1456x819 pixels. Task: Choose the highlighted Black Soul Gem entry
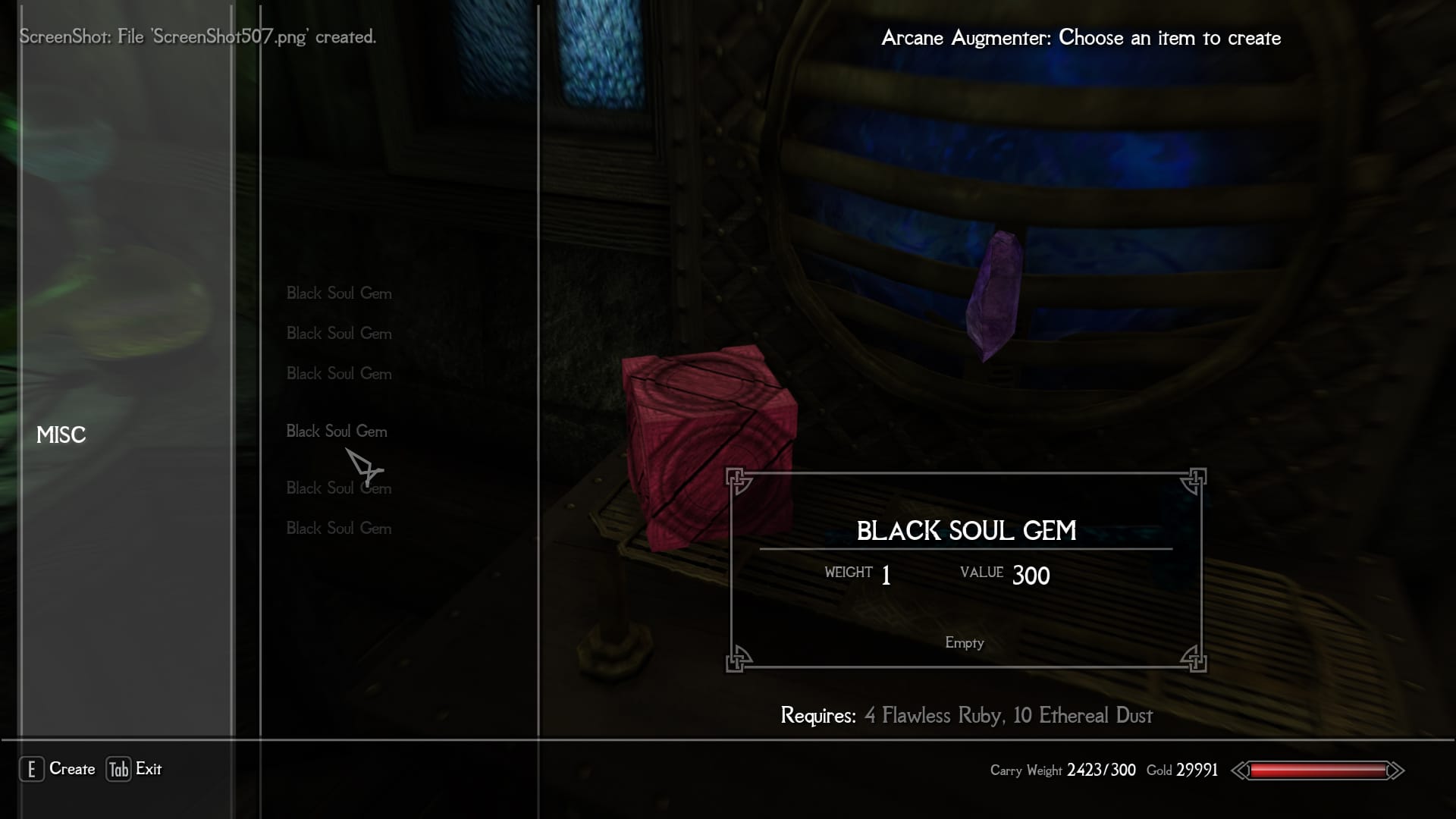(x=337, y=431)
